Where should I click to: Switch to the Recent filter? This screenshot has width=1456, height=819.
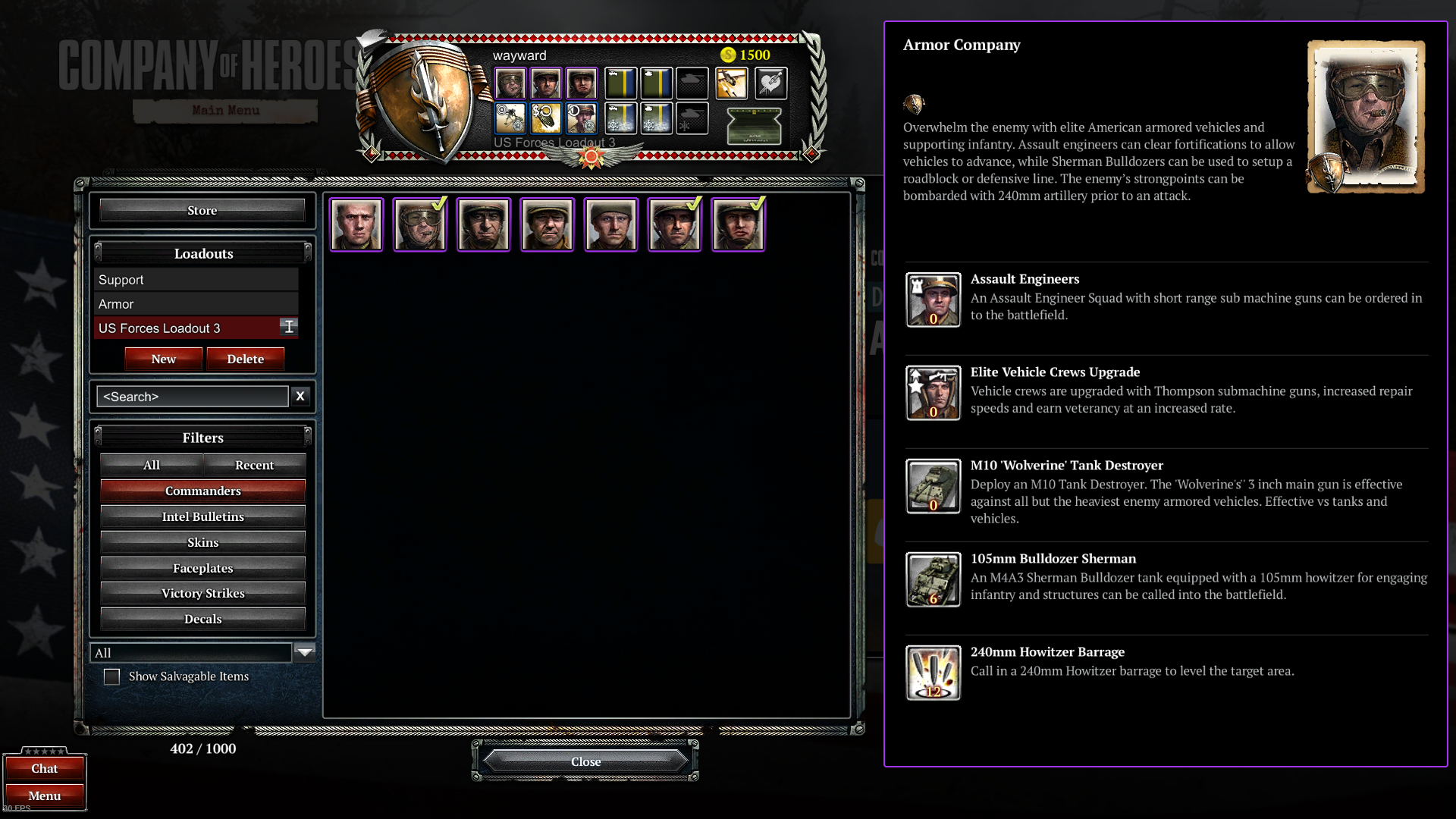coord(254,465)
